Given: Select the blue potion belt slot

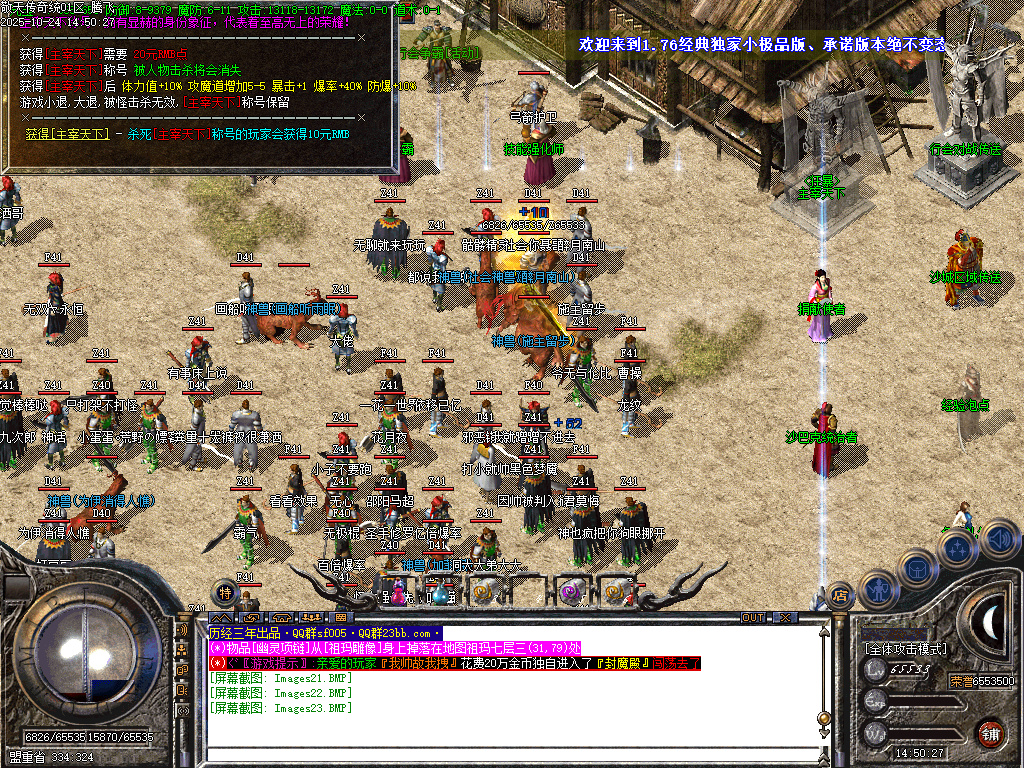Looking at the screenshot, I should (440, 593).
